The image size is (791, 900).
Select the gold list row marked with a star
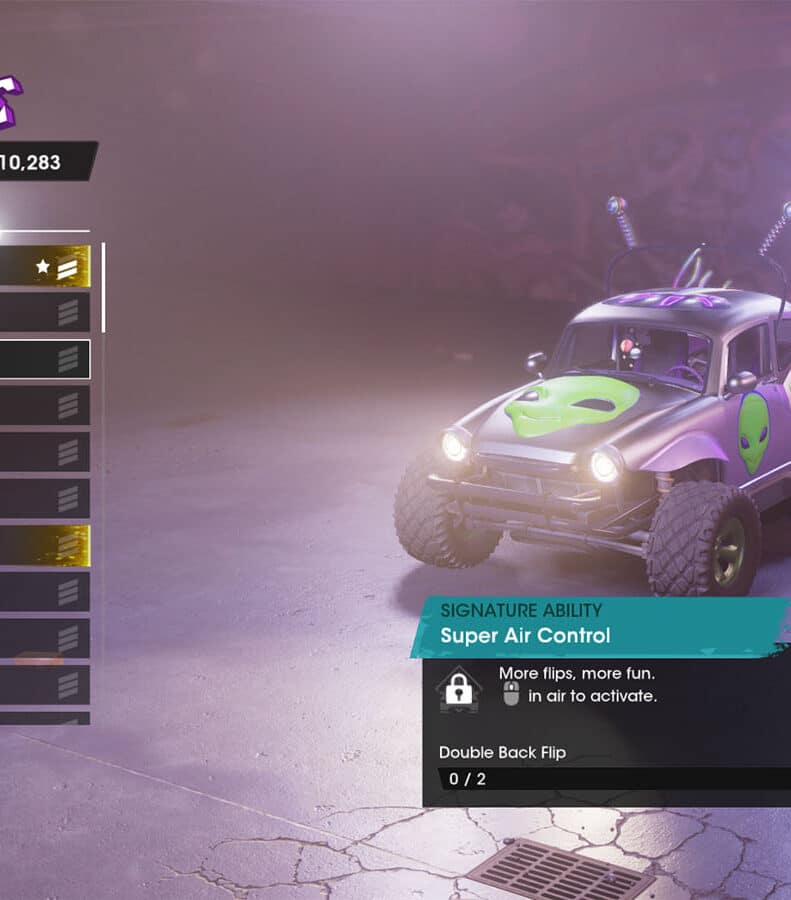tap(45, 267)
